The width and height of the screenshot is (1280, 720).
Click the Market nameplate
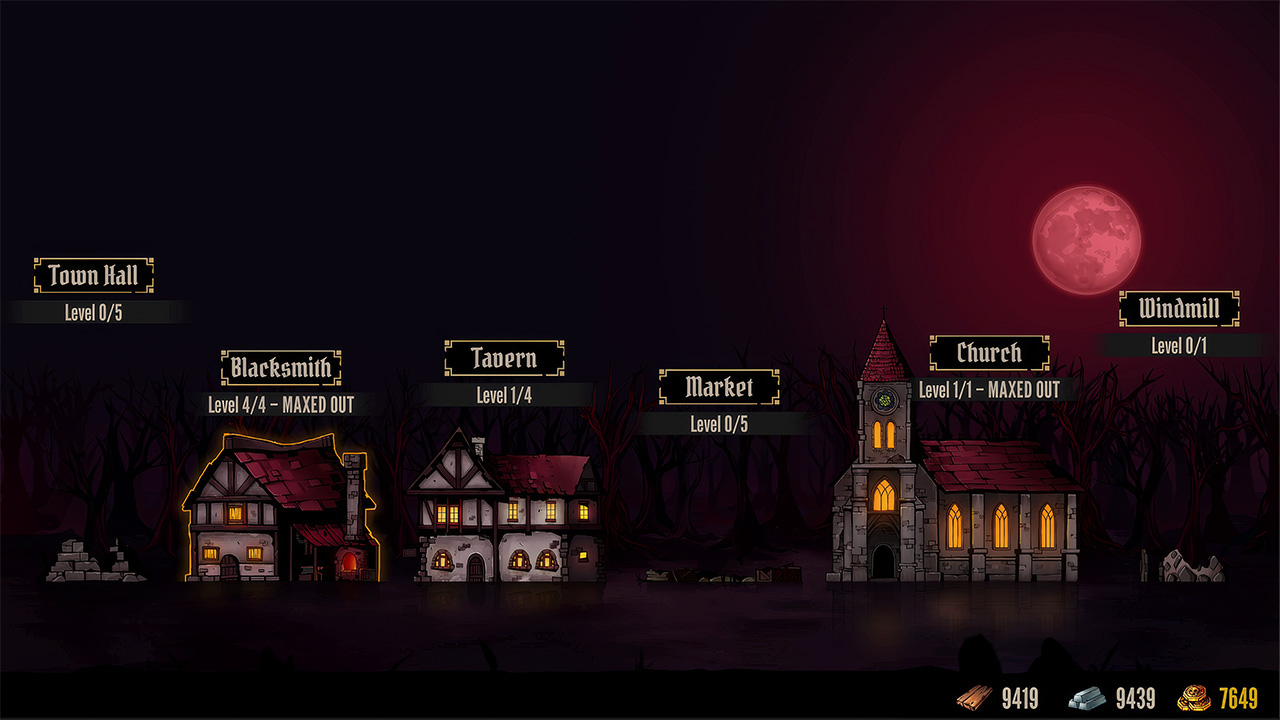click(719, 388)
